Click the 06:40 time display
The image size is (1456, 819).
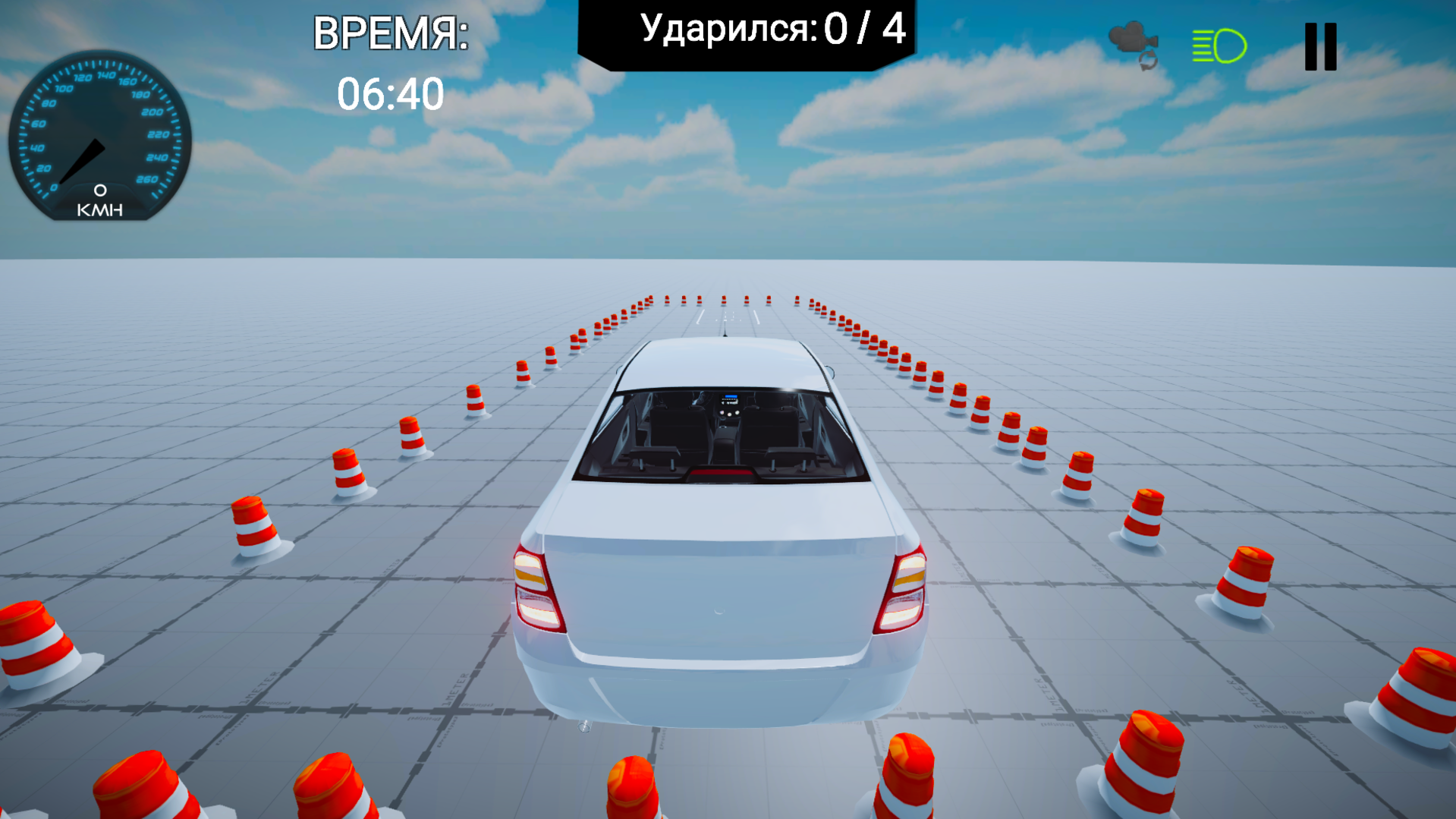click(x=392, y=93)
